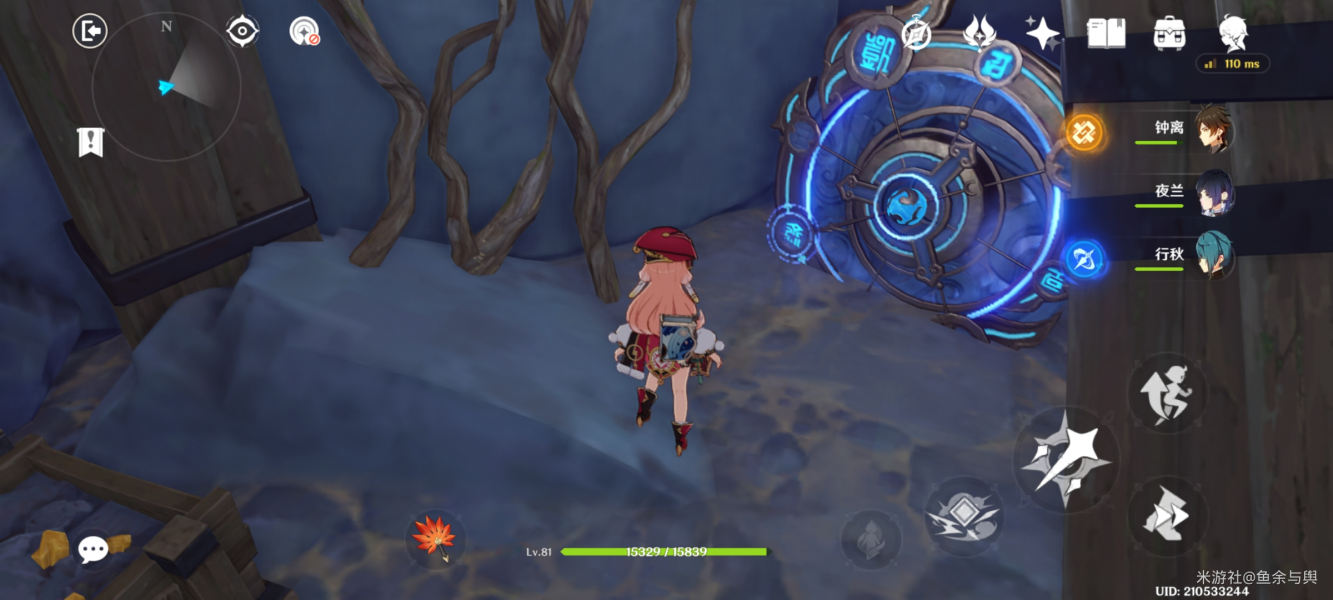Image resolution: width=1333 pixels, height=600 pixels.
Task: Open the compass events icon
Action: [916, 34]
